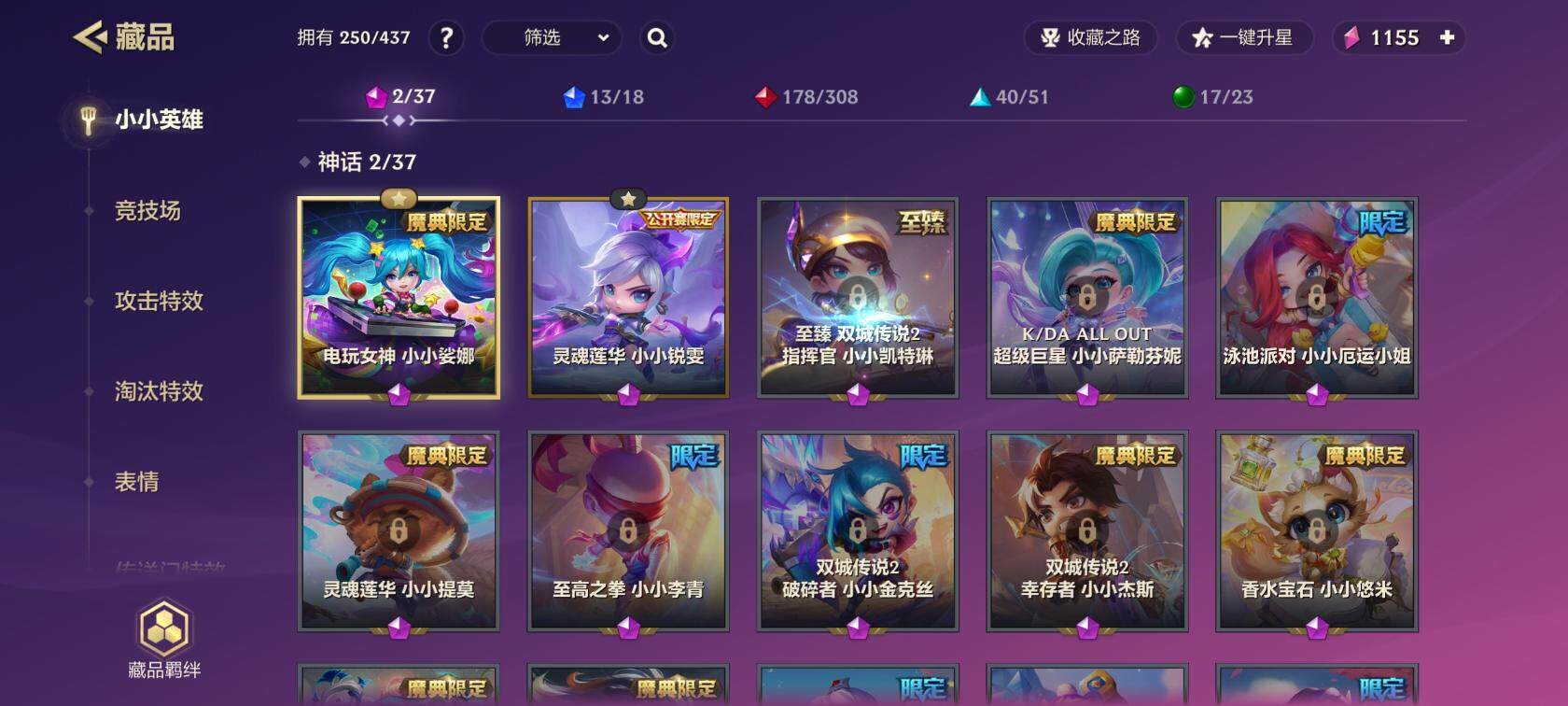Tap the 一键升星 star-up button
The image size is (1568, 706).
click(1244, 38)
